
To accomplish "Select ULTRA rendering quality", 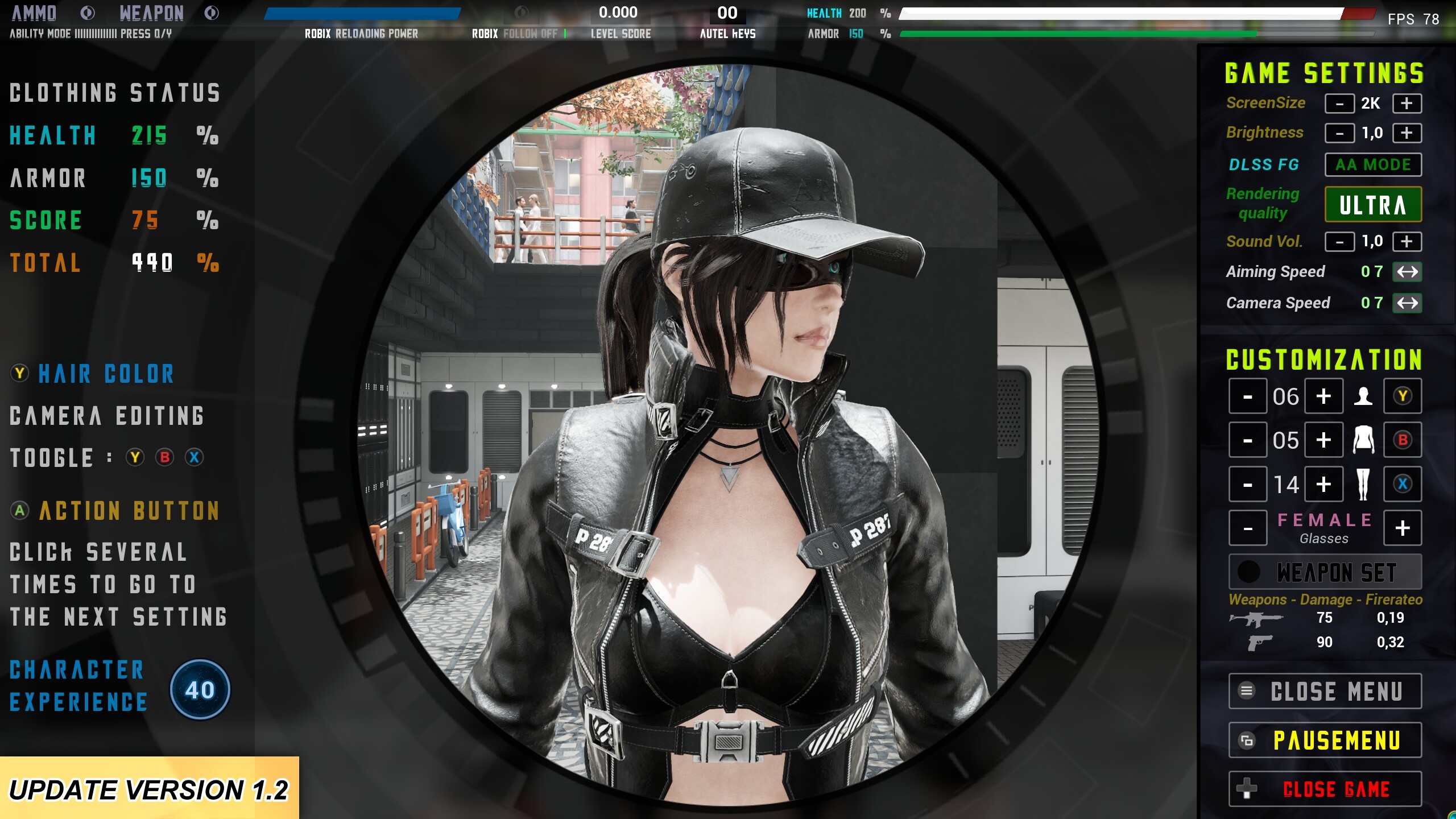I will [x=1373, y=204].
